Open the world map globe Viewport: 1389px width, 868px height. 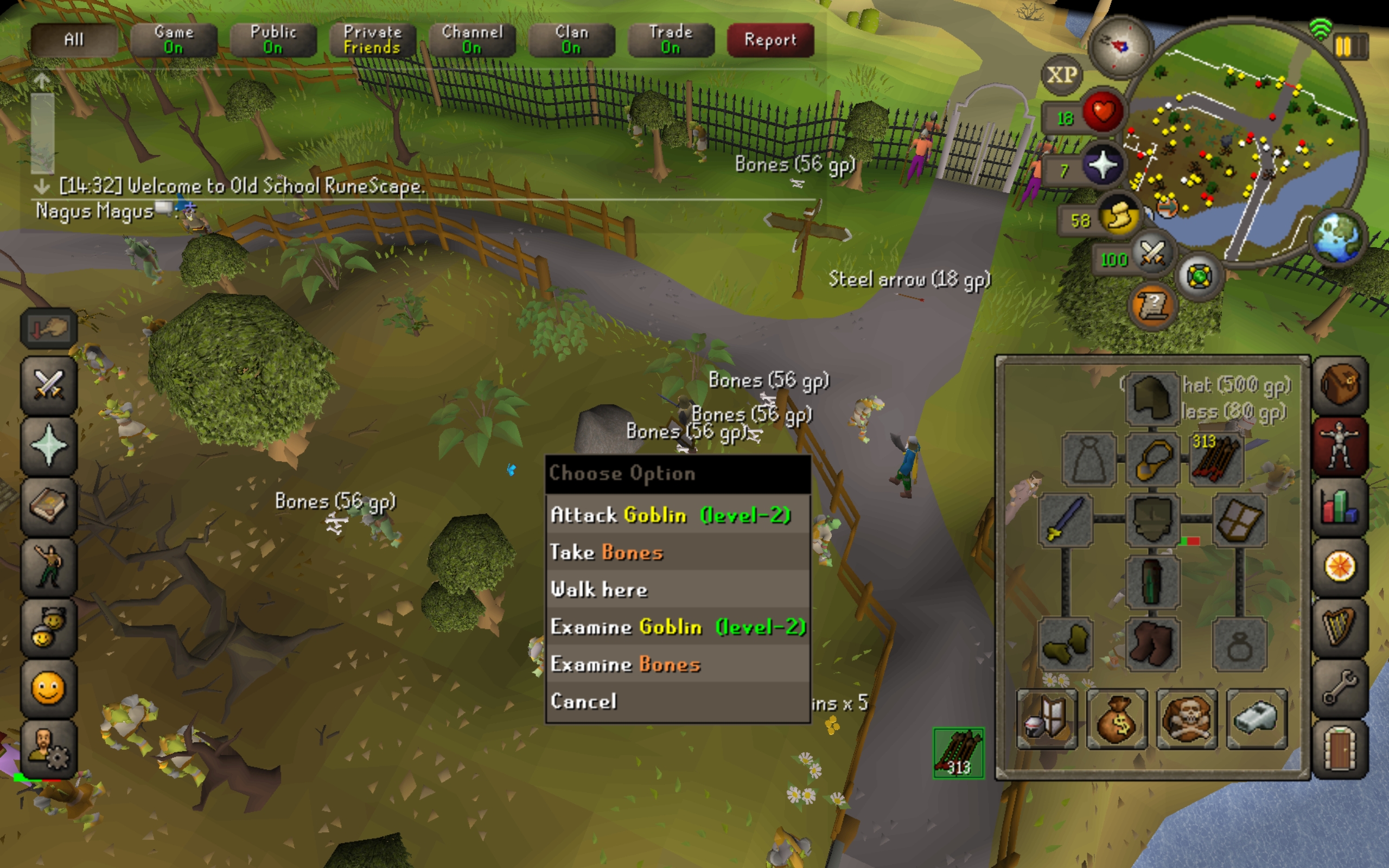point(1339,237)
